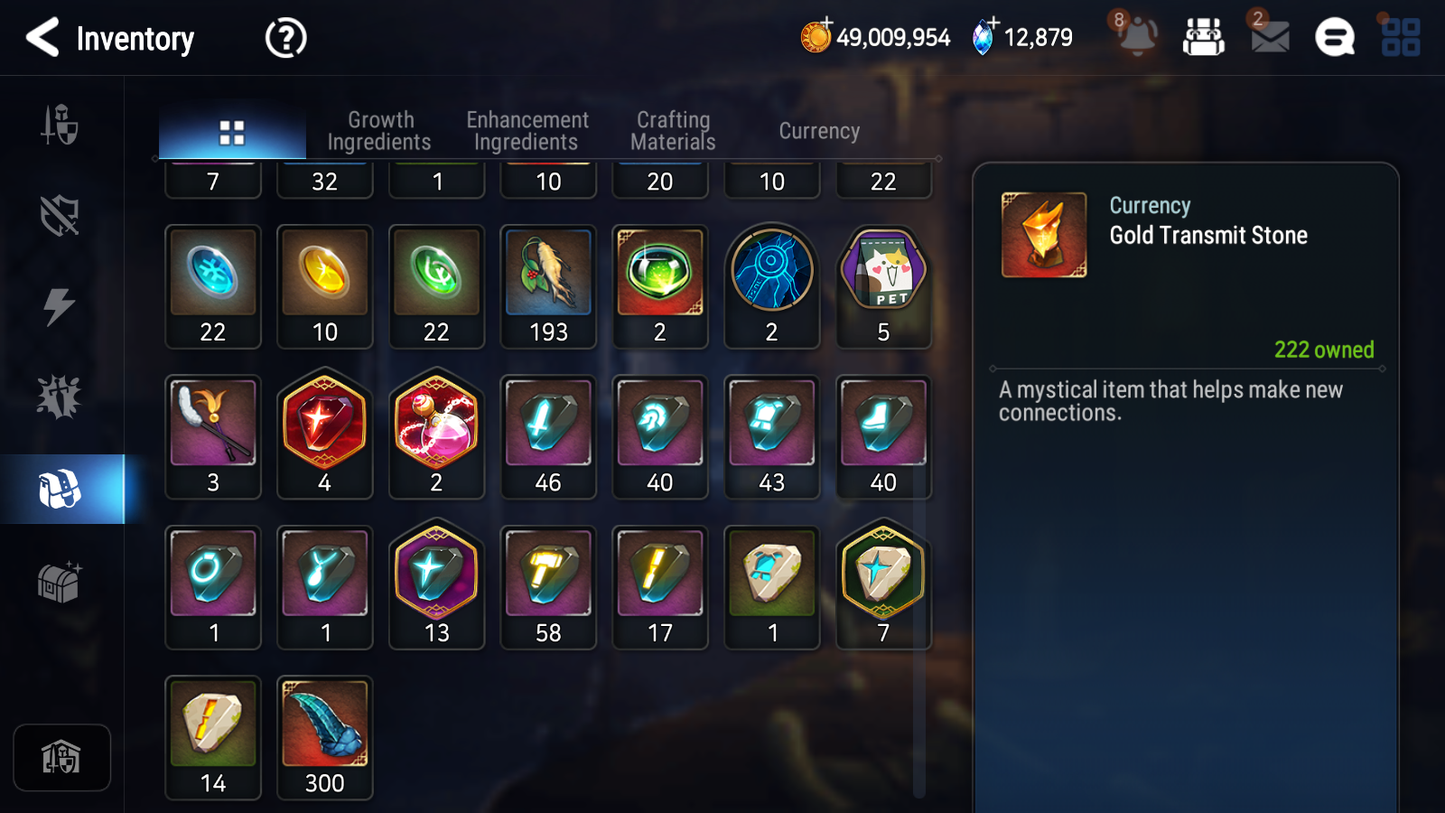Switch to the Growth Ingredients tab

[380, 130]
